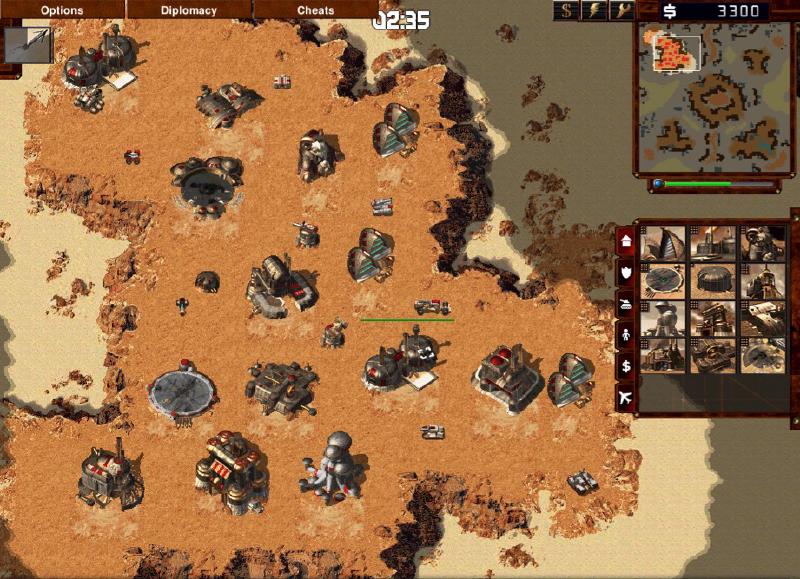This screenshot has width=800, height=579.
Task: Select the selected vehicle with the green health bar
Action: coord(431,307)
